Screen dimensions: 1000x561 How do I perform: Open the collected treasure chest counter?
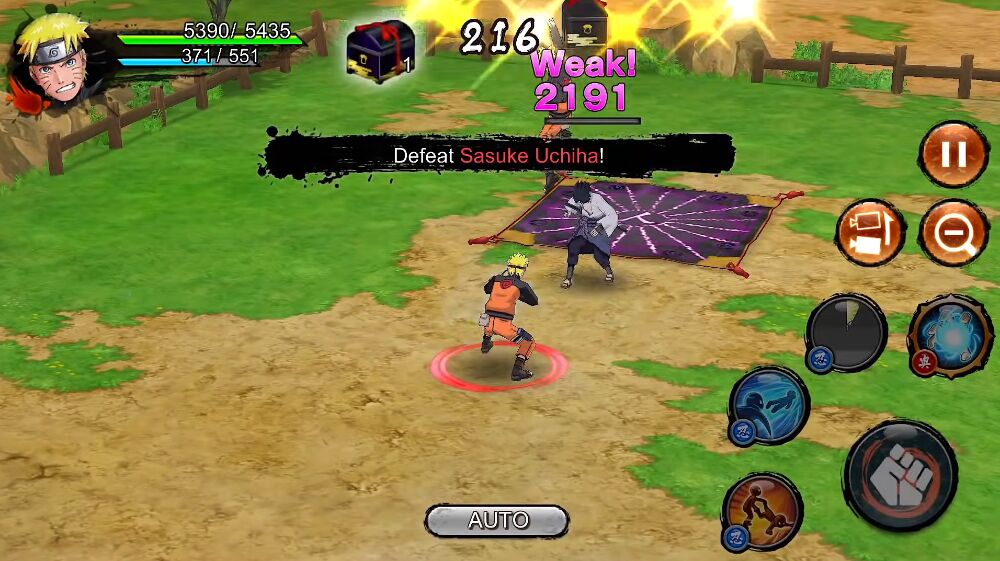(380, 50)
